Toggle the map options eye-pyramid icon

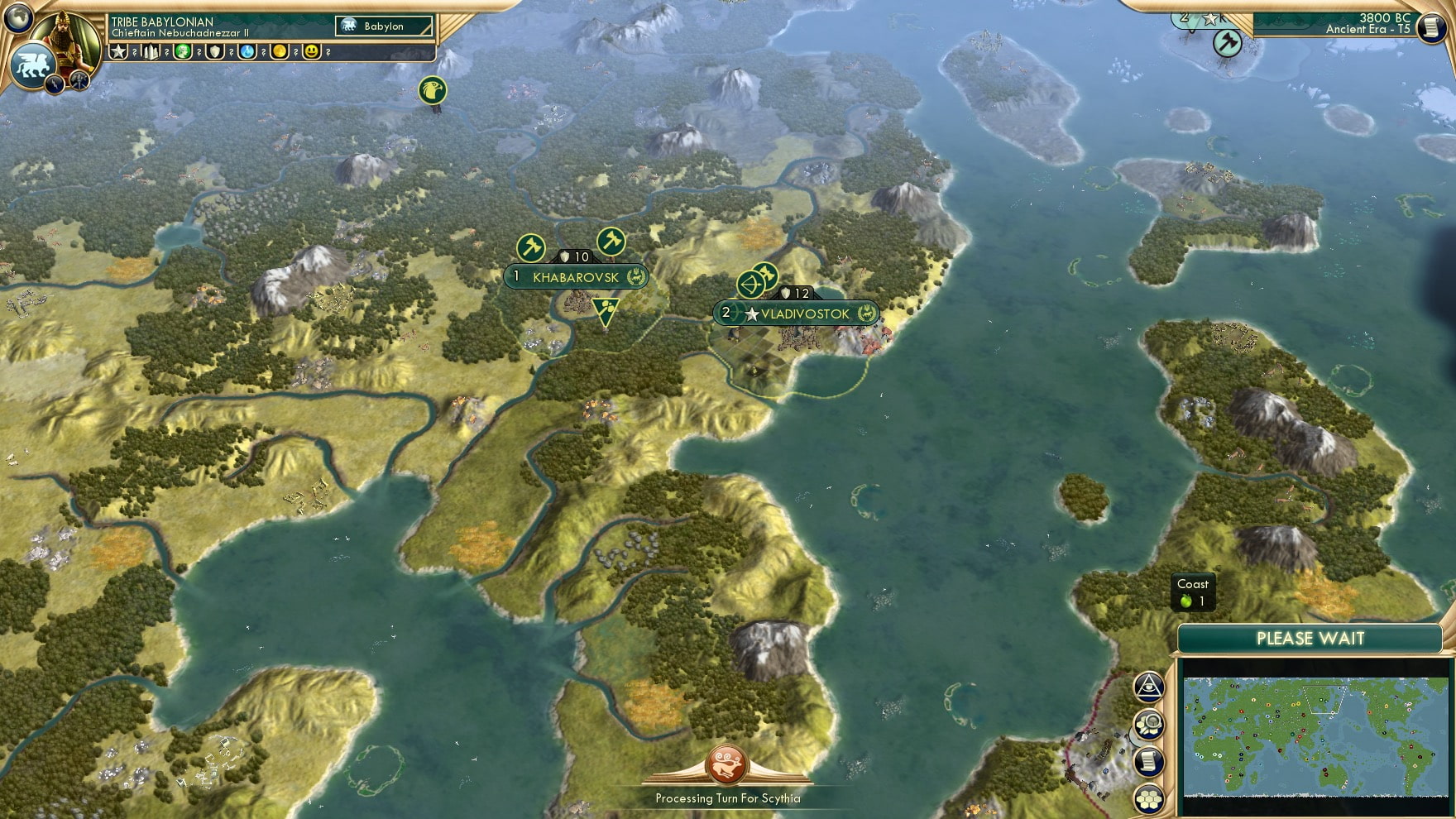click(x=1148, y=686)
